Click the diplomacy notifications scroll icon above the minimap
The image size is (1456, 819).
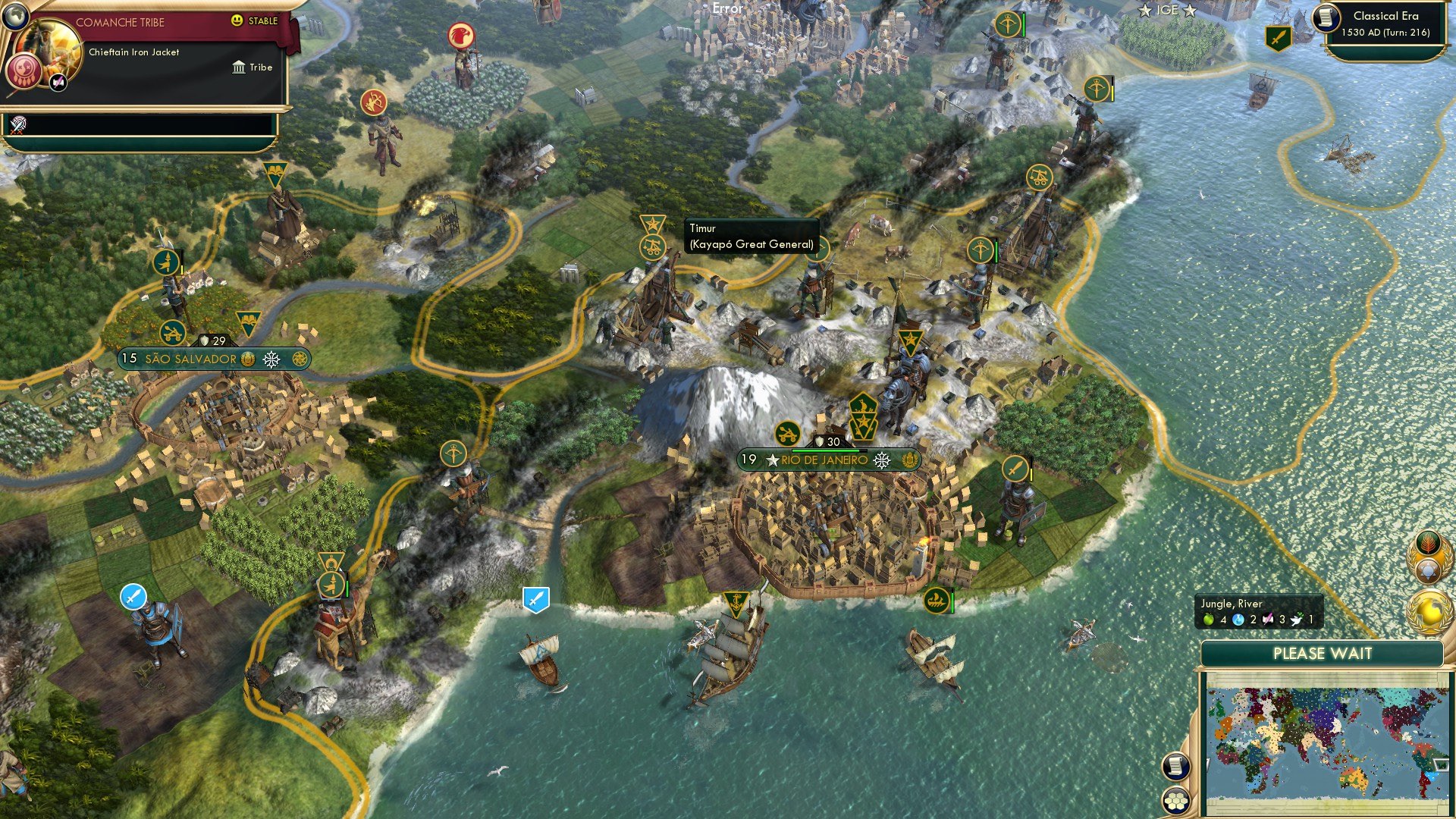1175,767
